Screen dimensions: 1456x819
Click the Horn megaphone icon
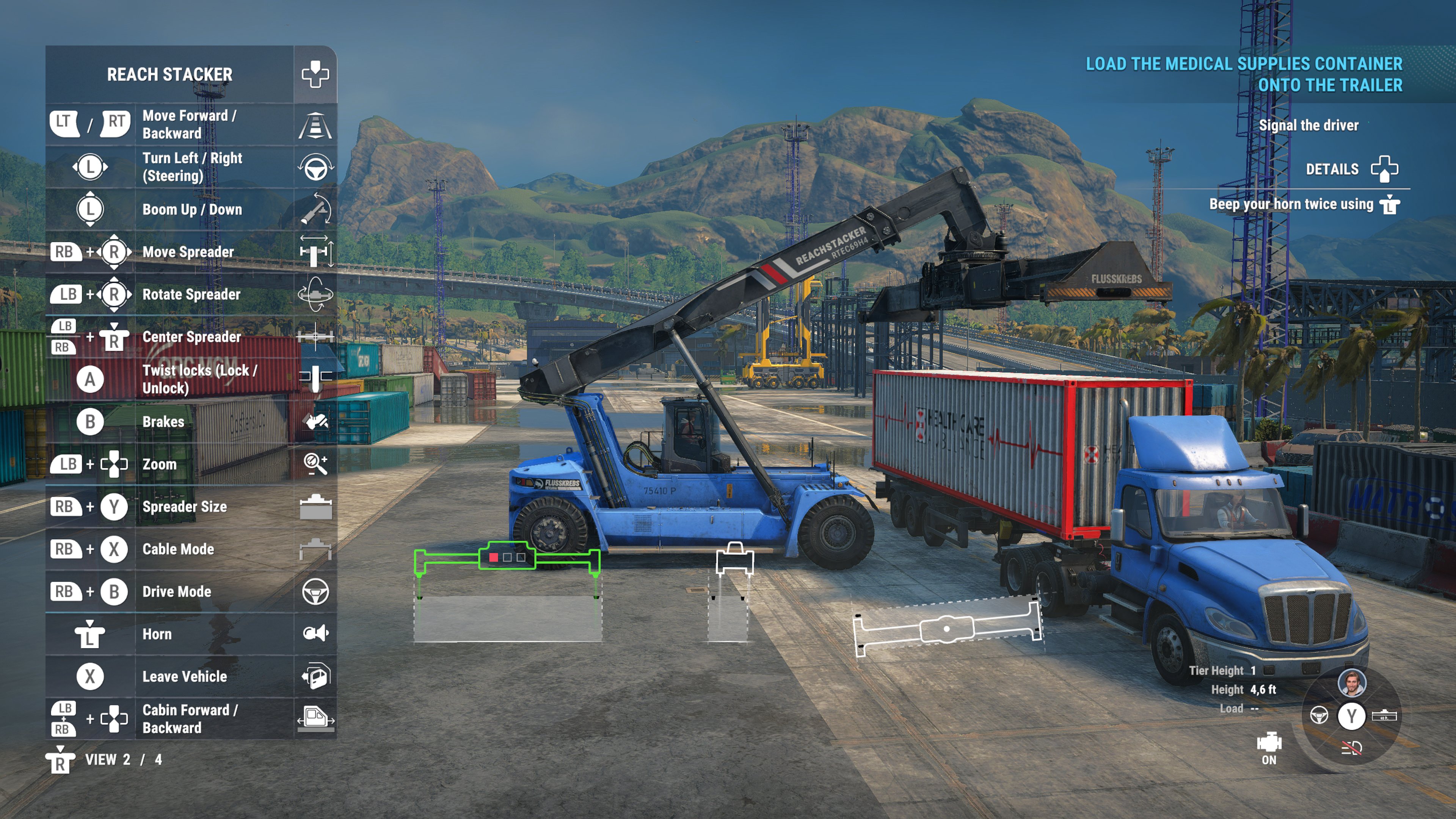[x=315, y=634]
